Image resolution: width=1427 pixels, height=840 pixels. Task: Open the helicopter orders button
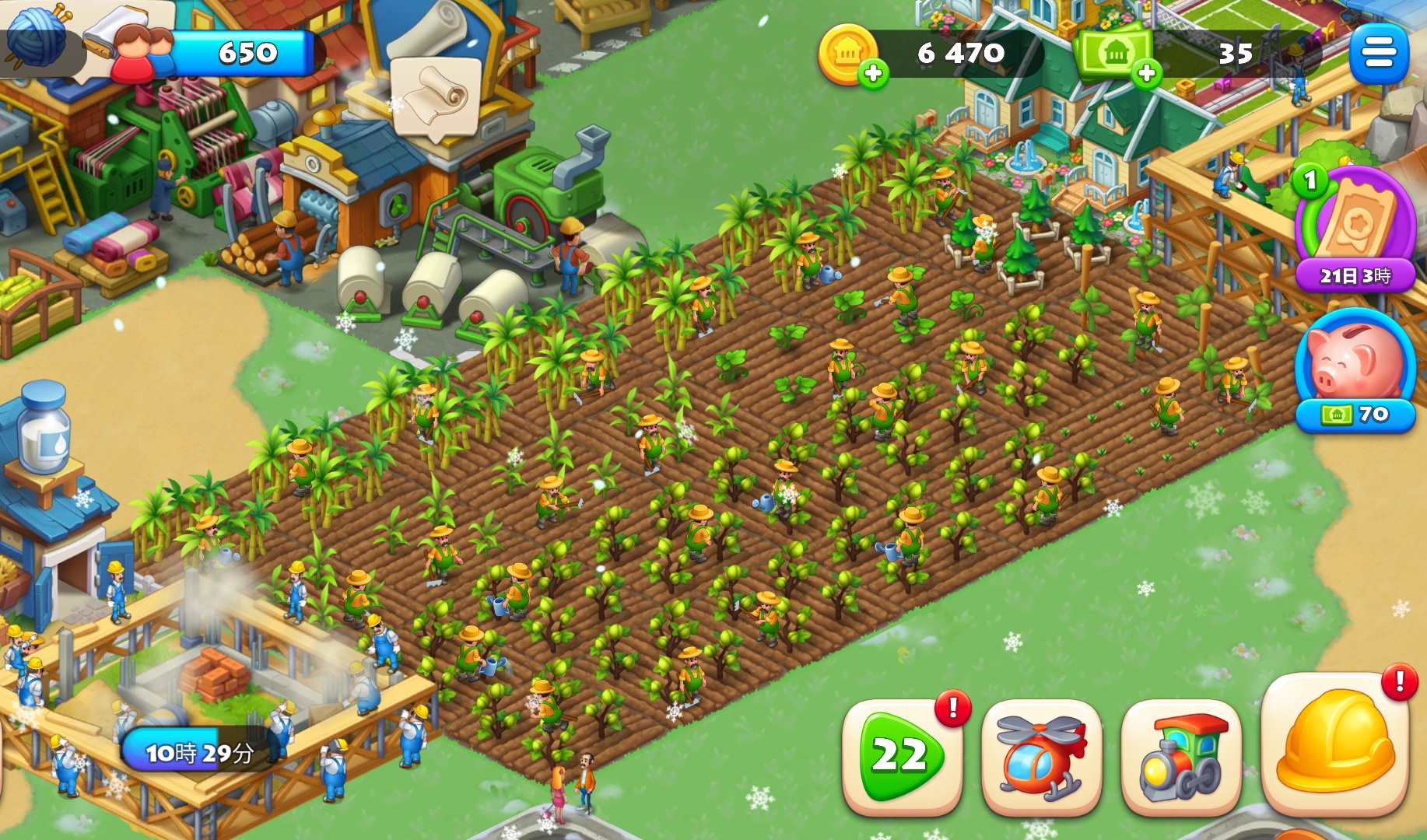click(x=1041, y=757)
